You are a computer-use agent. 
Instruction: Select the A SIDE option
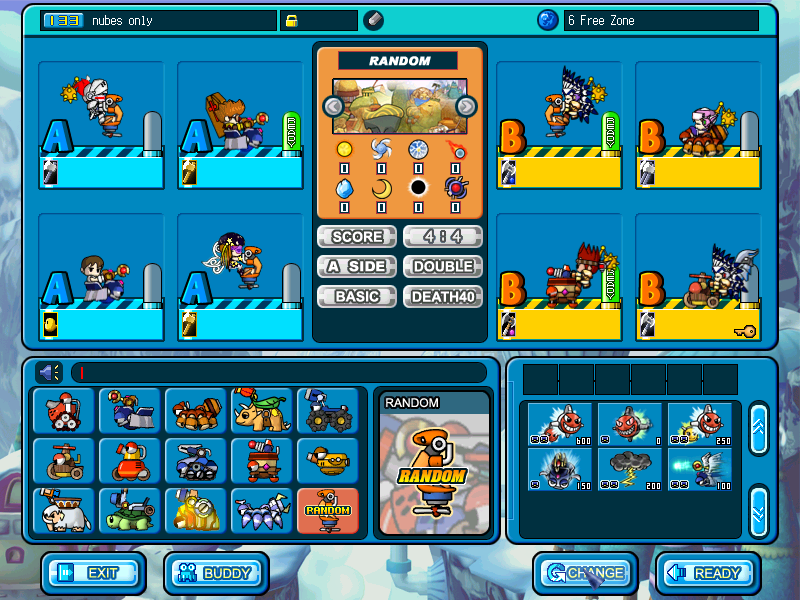(357, 267)
